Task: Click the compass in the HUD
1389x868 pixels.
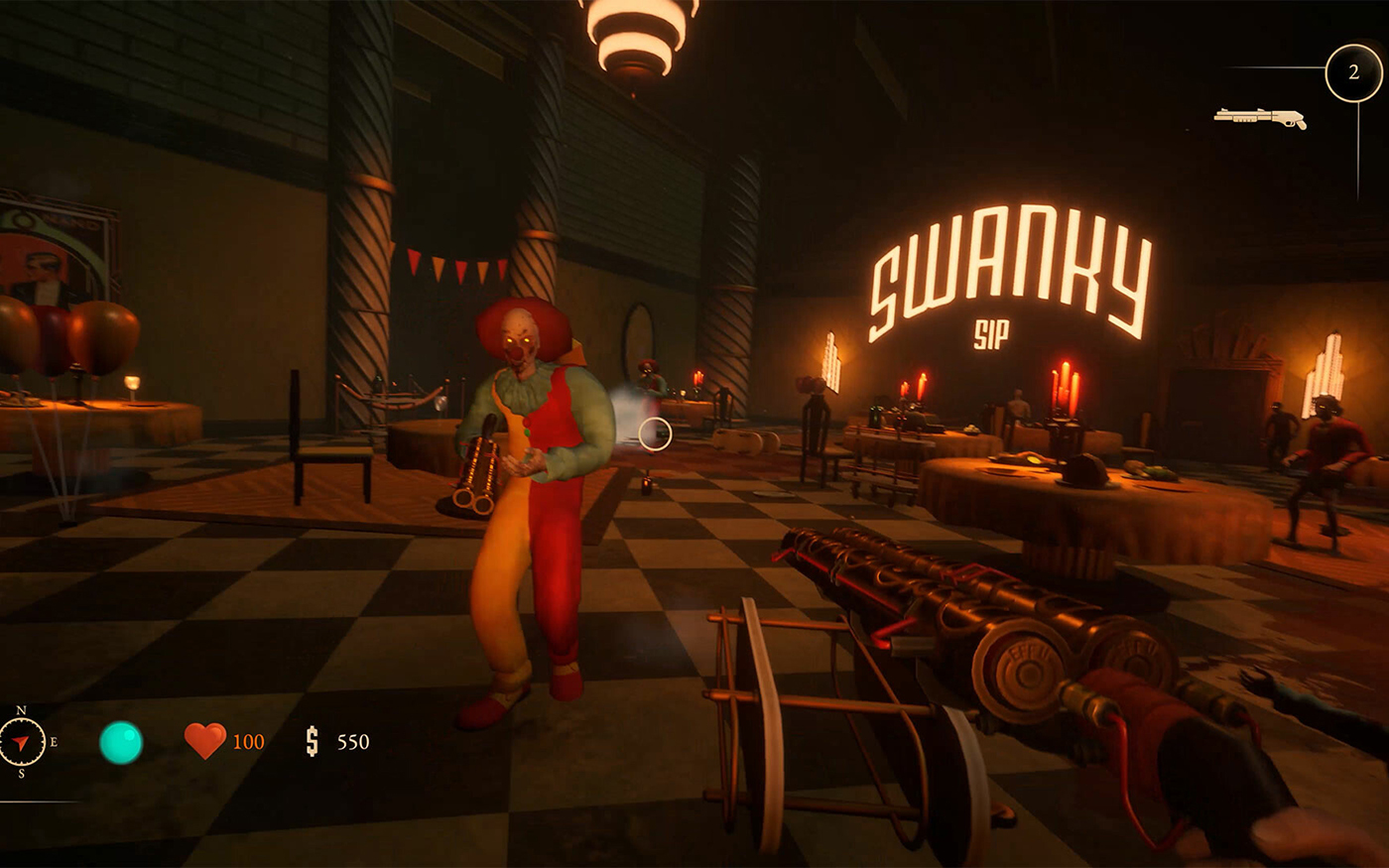Action: tap(22, 742)
